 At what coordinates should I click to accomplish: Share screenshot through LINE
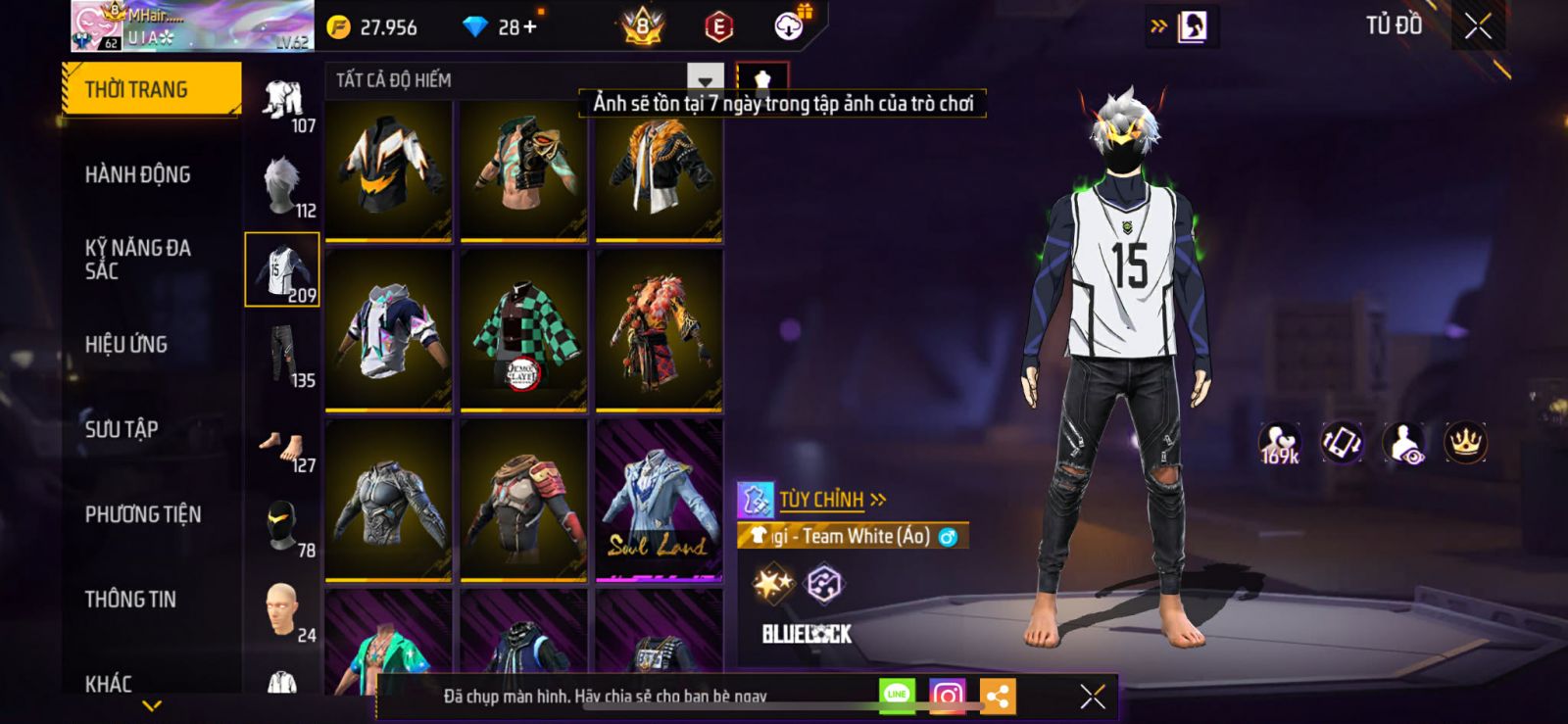point(897,696)
